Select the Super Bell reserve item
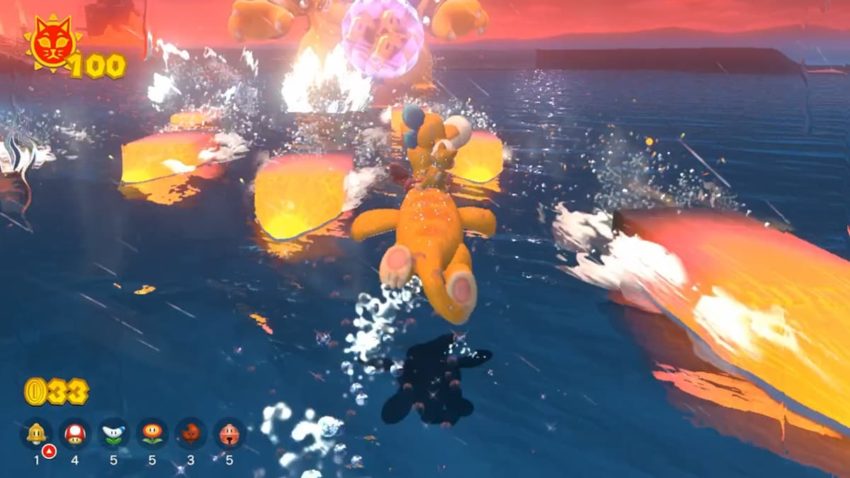Screen dimensions: 850x478 click(37, 433)
